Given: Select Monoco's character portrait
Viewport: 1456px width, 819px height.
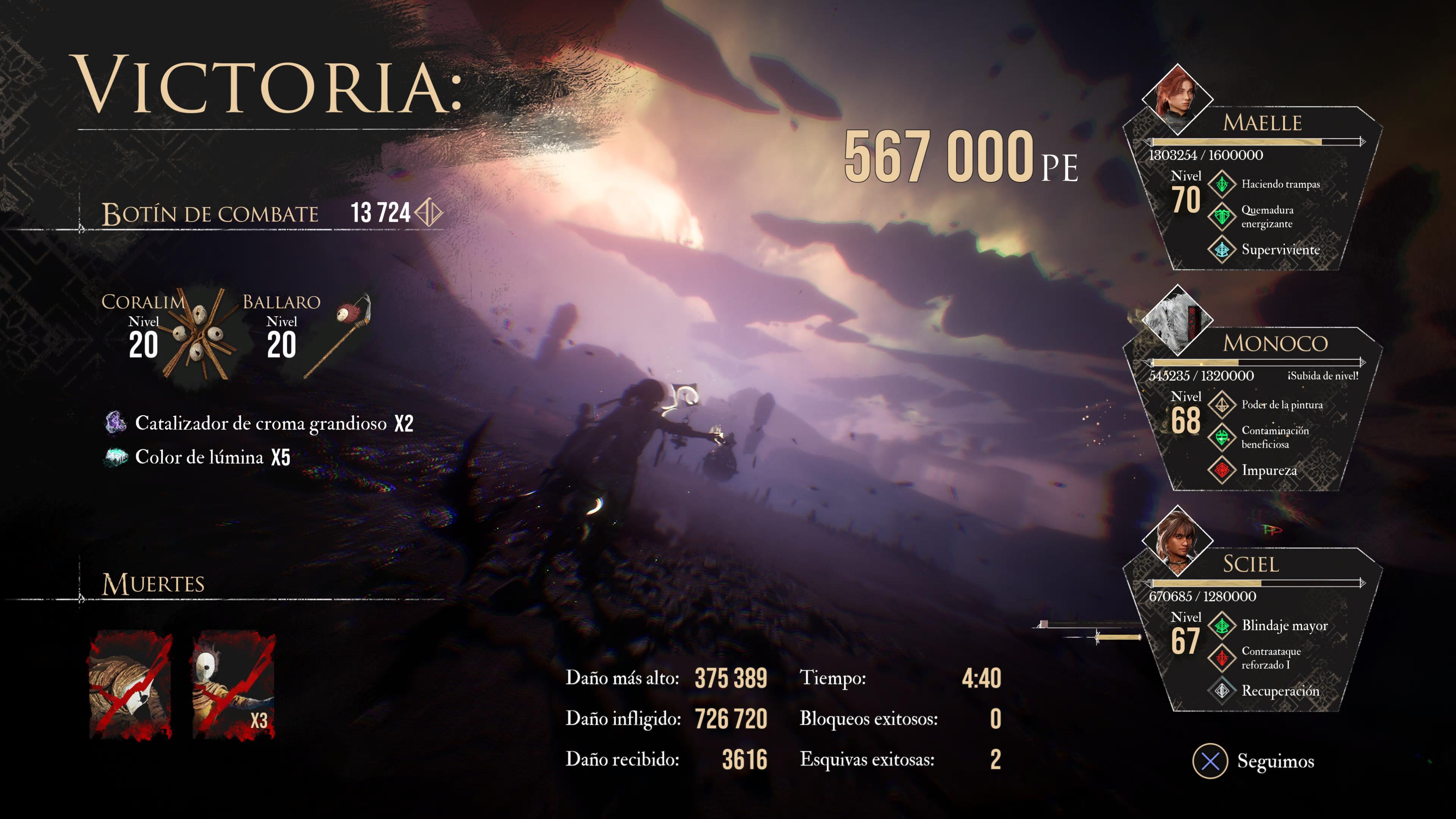Looking at the screenshot, I should point(1177,320).
